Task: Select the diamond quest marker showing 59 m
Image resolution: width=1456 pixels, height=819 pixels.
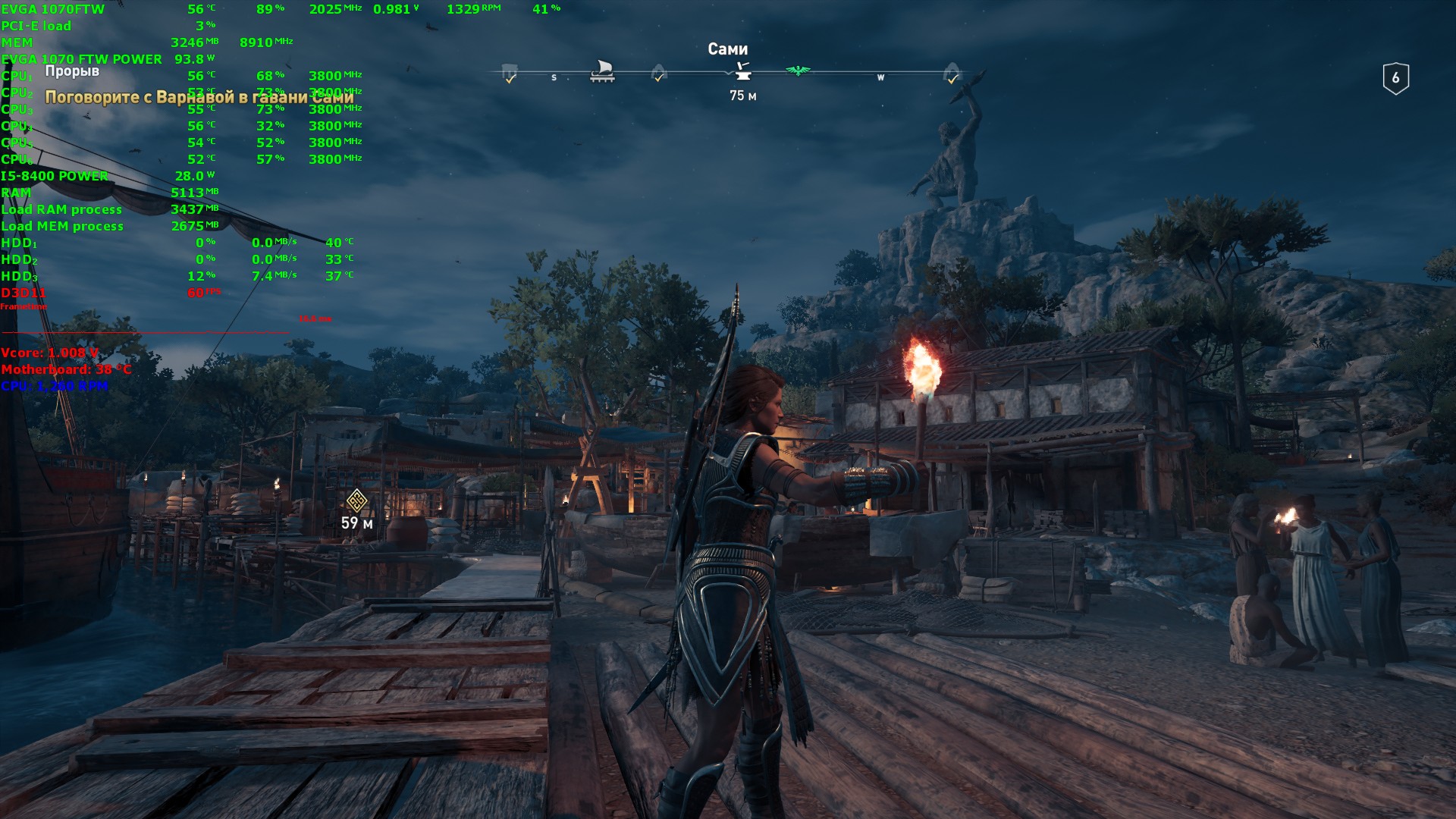Action: (x=356, y=500)
